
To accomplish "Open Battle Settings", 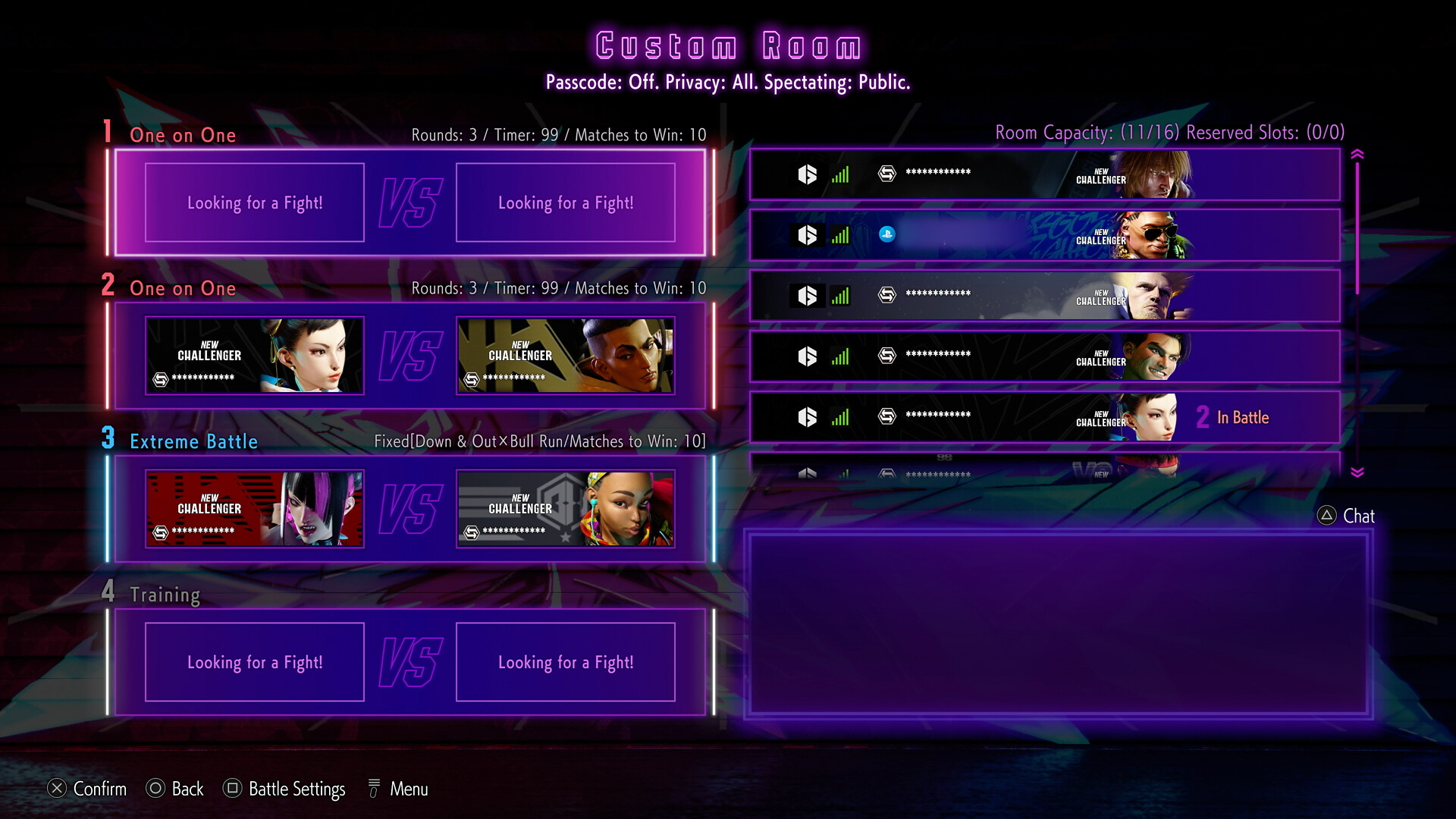I will (x=284, y=789).
